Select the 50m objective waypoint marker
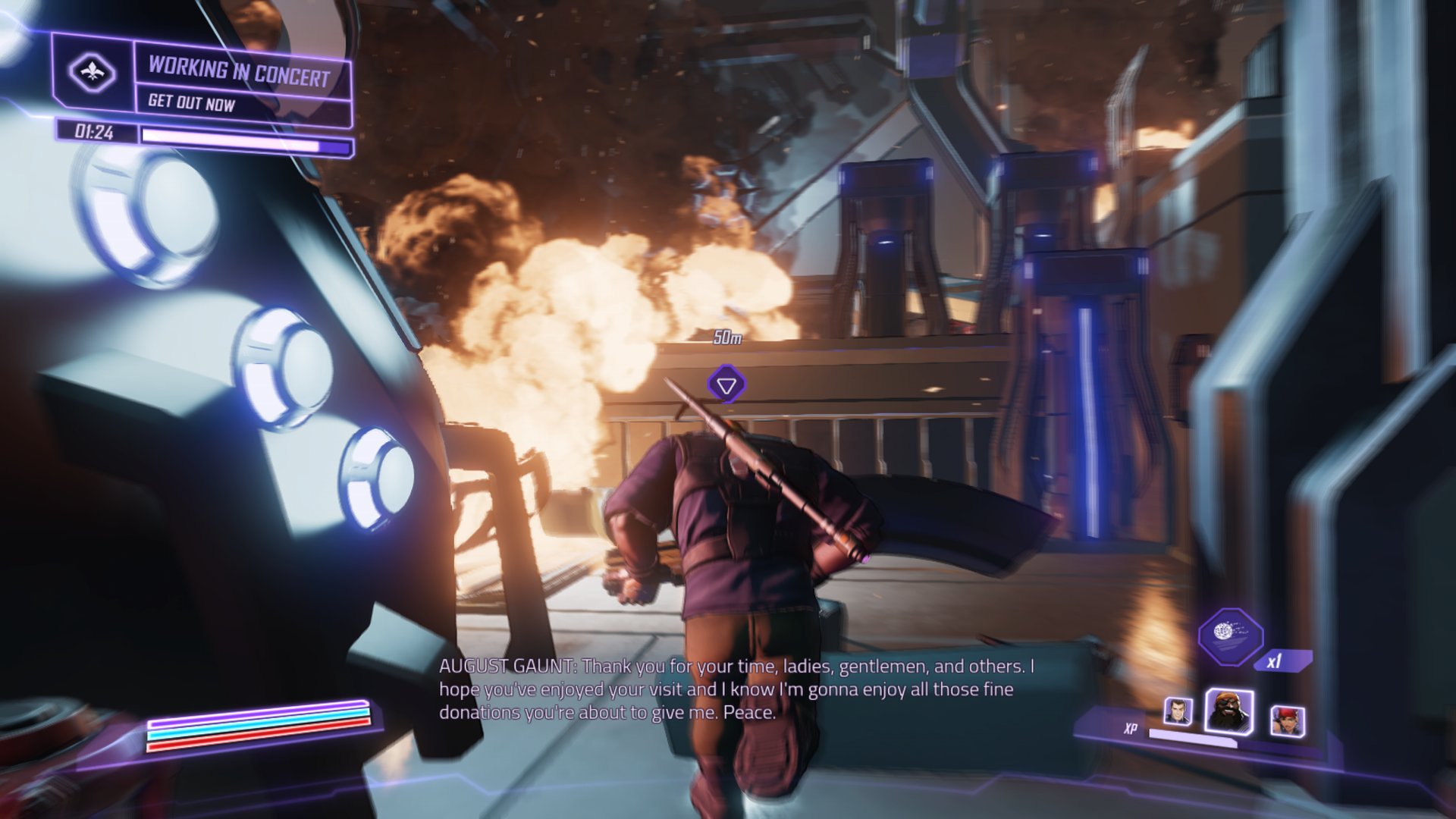This screenshot has width=1456, height=819. (x=726, y=384)
